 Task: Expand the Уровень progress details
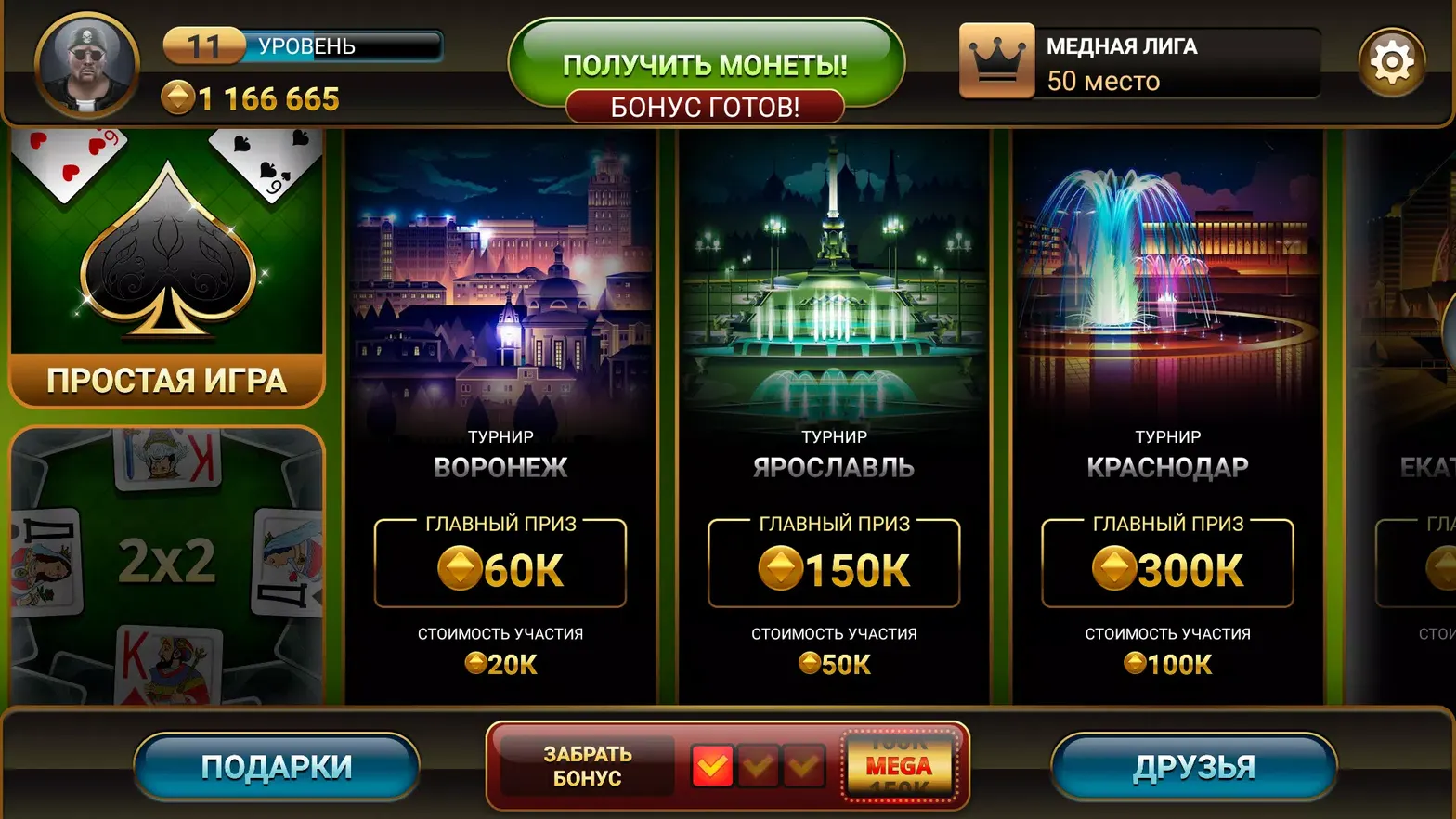[302, 45]
